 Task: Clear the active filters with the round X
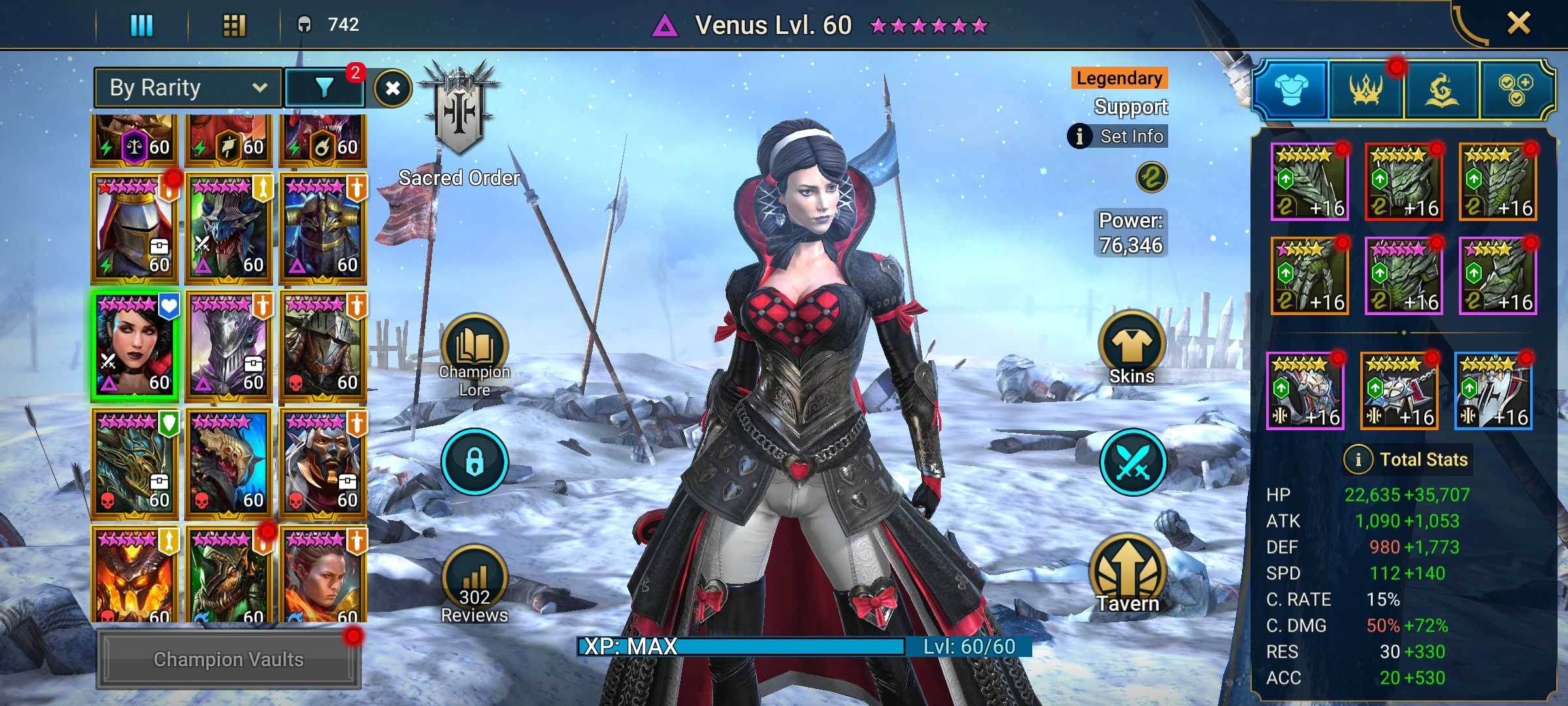pos(393,88)
